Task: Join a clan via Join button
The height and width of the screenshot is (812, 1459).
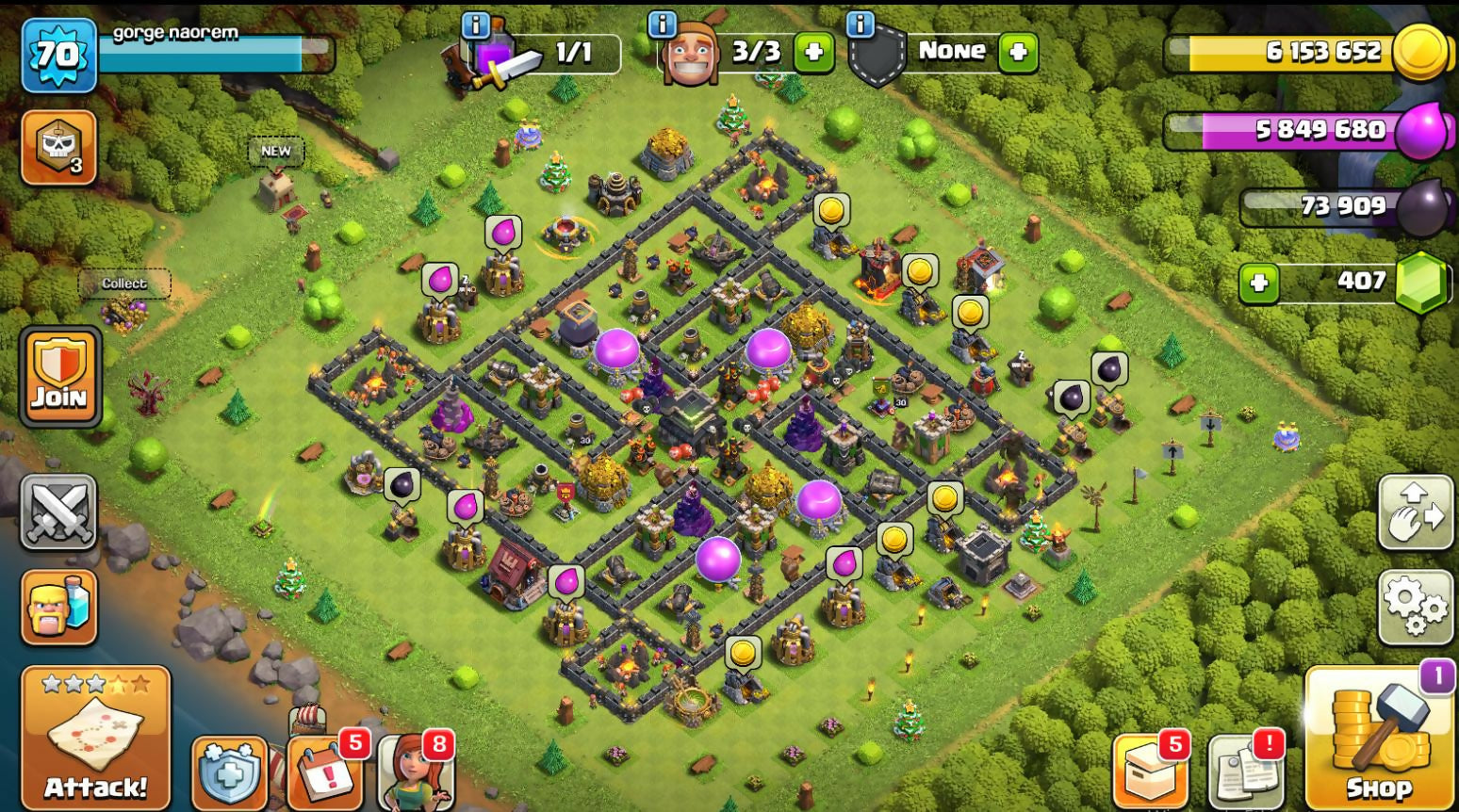Action: tap(60, 376)
